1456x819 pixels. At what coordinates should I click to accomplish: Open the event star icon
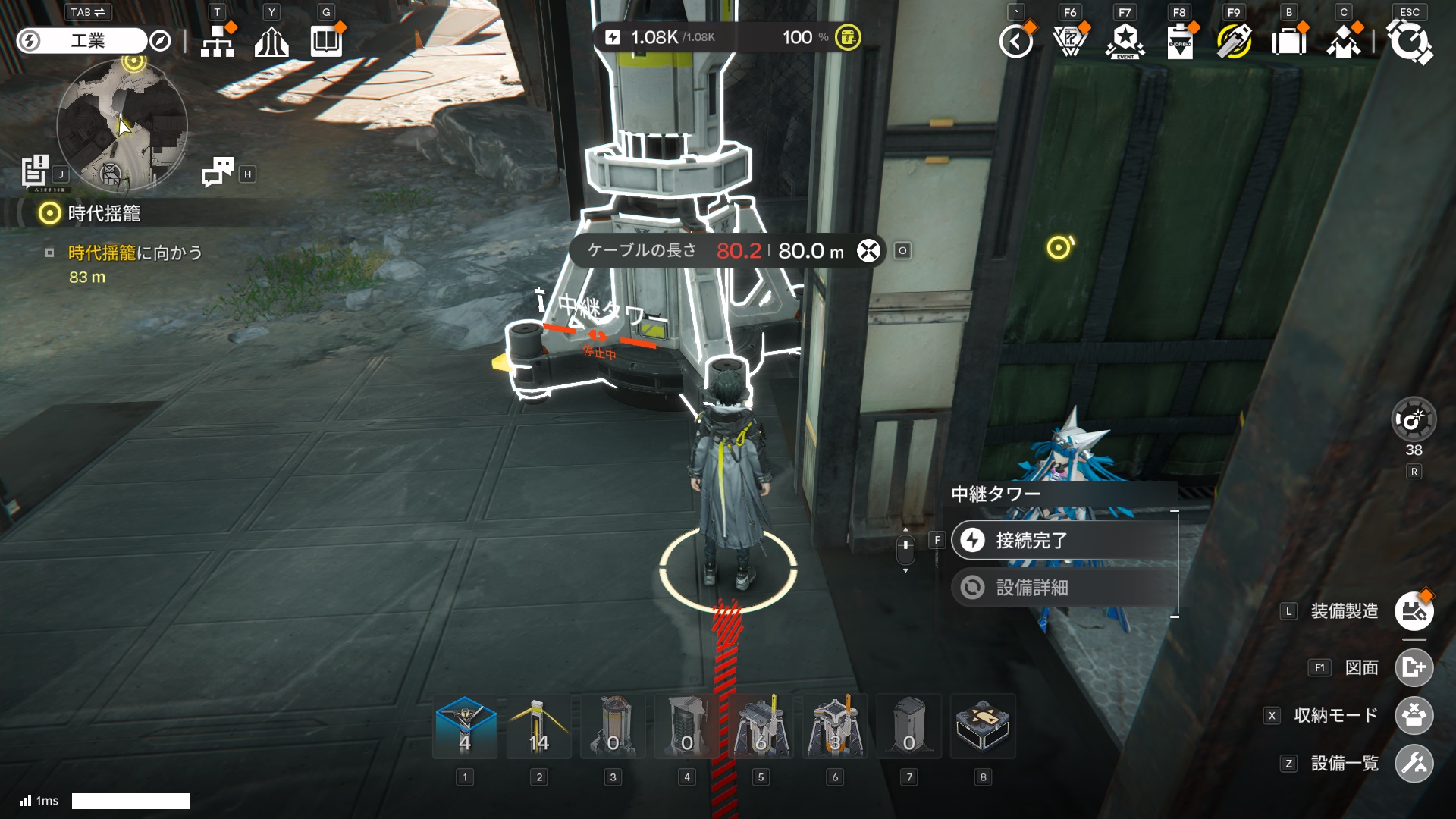tap(1125, 41)
